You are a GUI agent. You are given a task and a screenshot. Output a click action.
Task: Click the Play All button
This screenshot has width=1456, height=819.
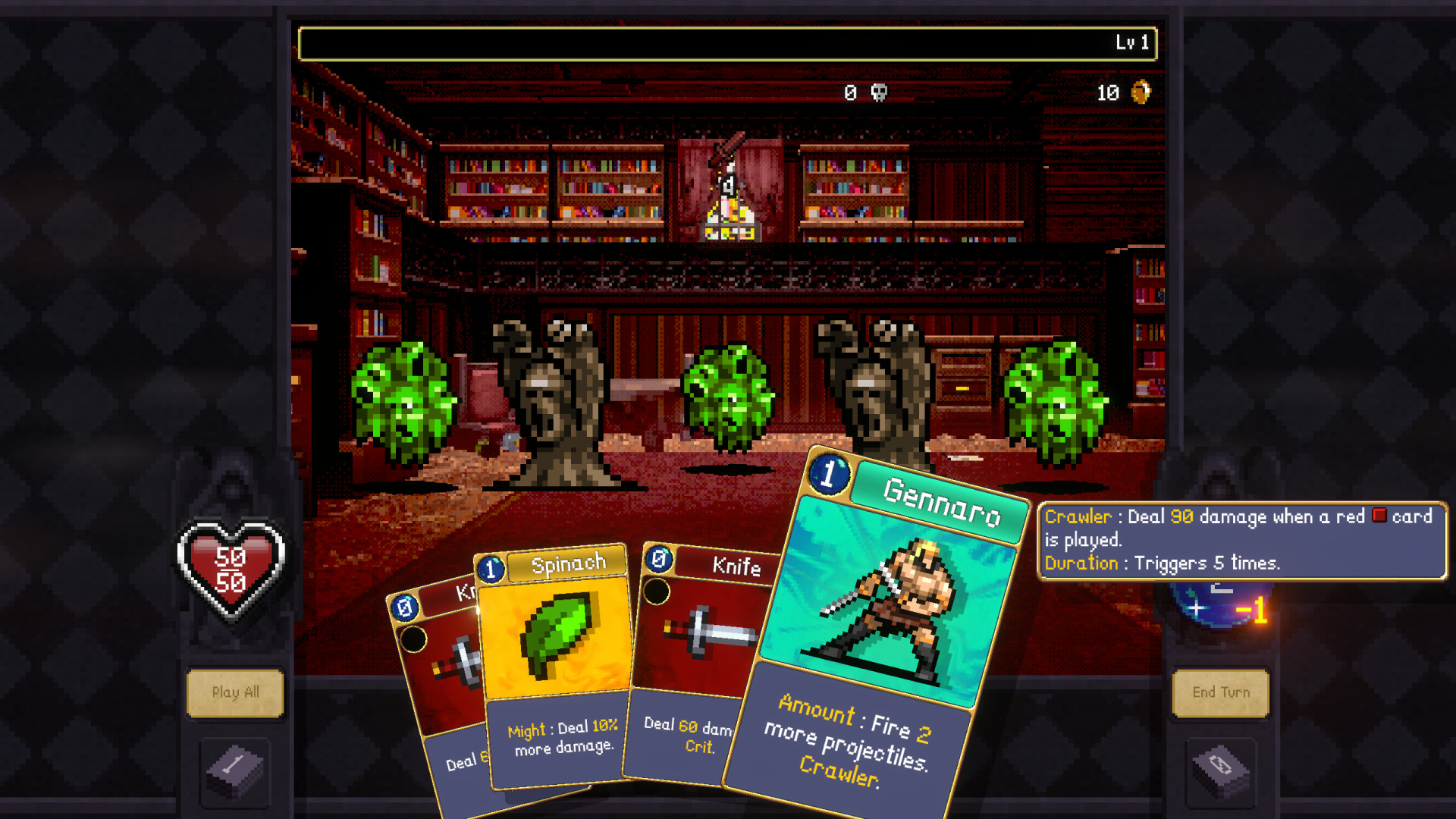[x=235, y=692]
